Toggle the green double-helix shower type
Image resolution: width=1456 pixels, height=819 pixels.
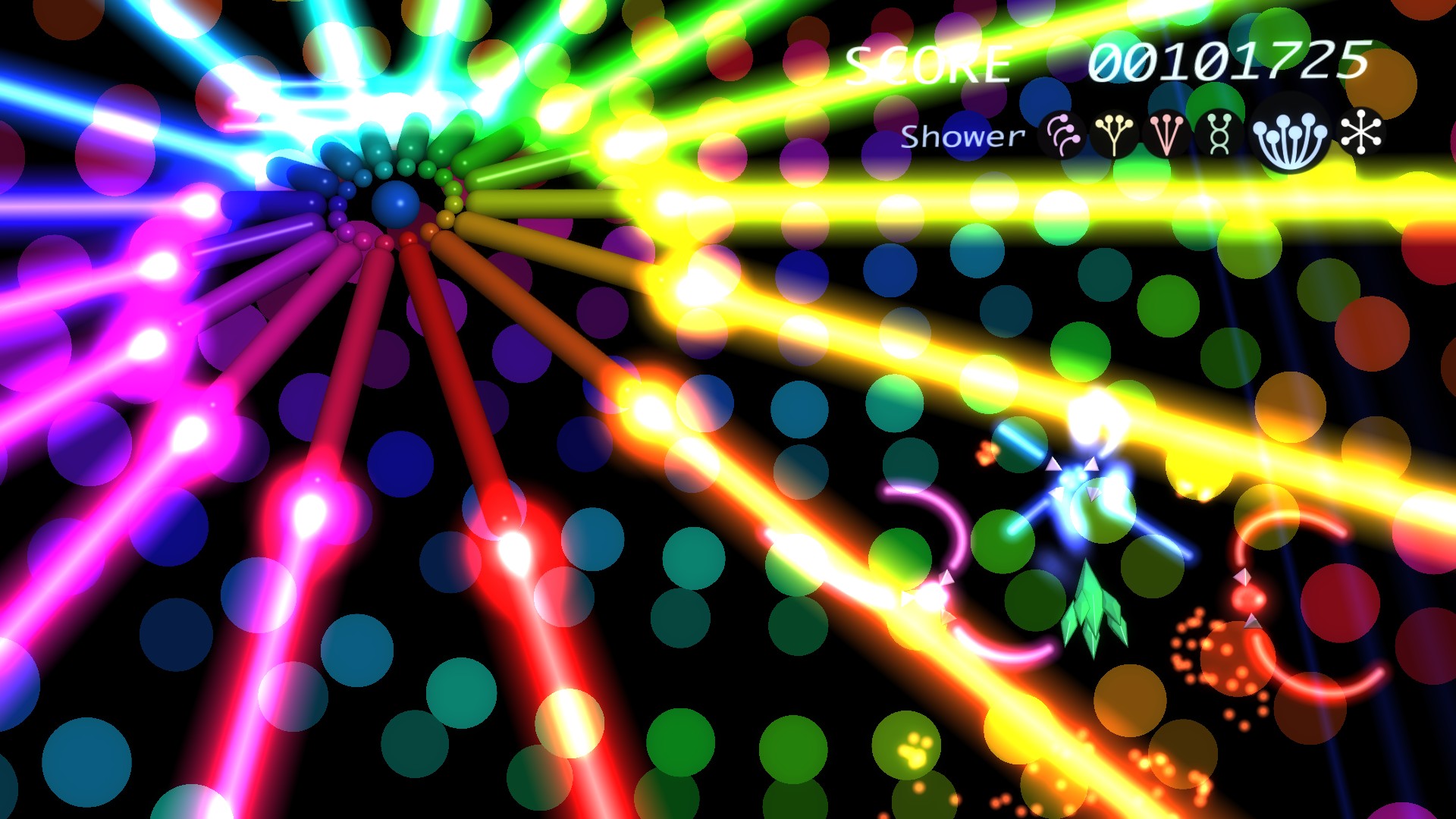point(1219,135)
